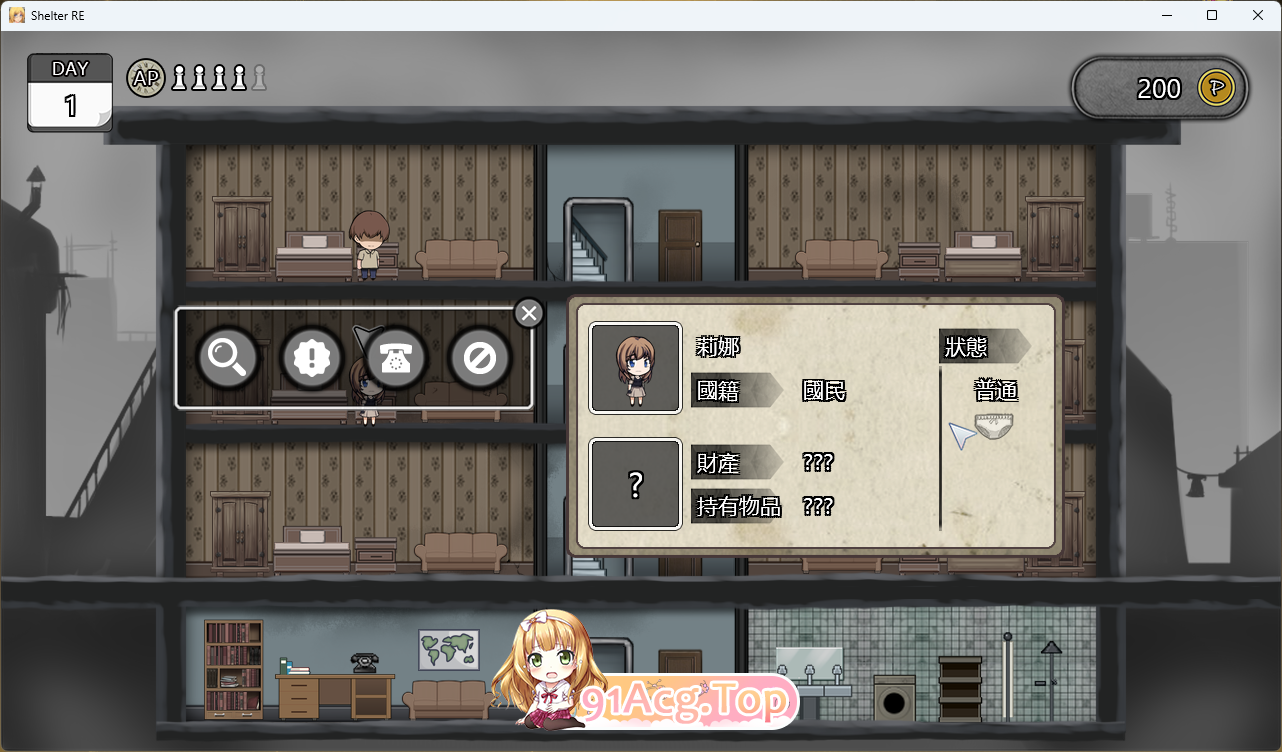
Task: Close the character action menu
Action: [x=529, y=313]
